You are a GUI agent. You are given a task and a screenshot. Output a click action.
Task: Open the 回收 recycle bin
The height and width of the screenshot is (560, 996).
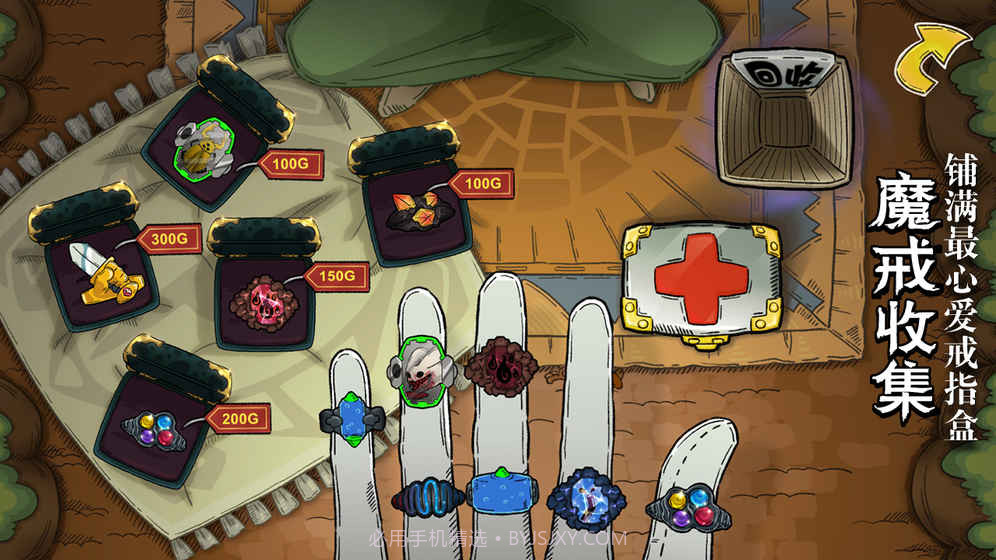tap(783, 120)
